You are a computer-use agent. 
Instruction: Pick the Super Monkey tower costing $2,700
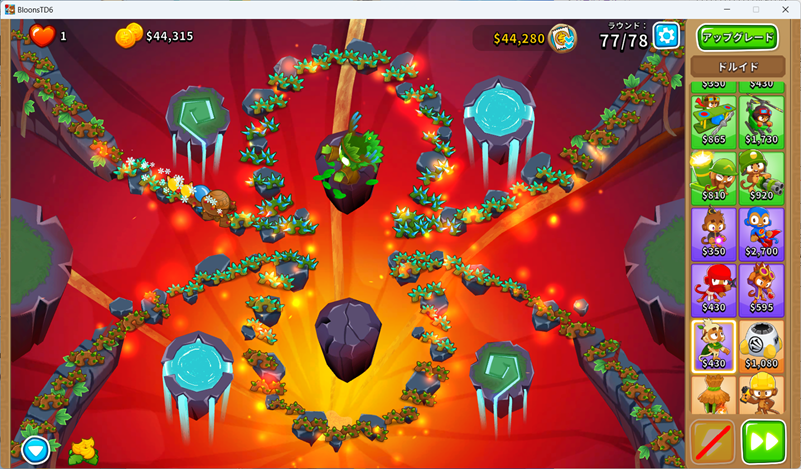point(761,233)
